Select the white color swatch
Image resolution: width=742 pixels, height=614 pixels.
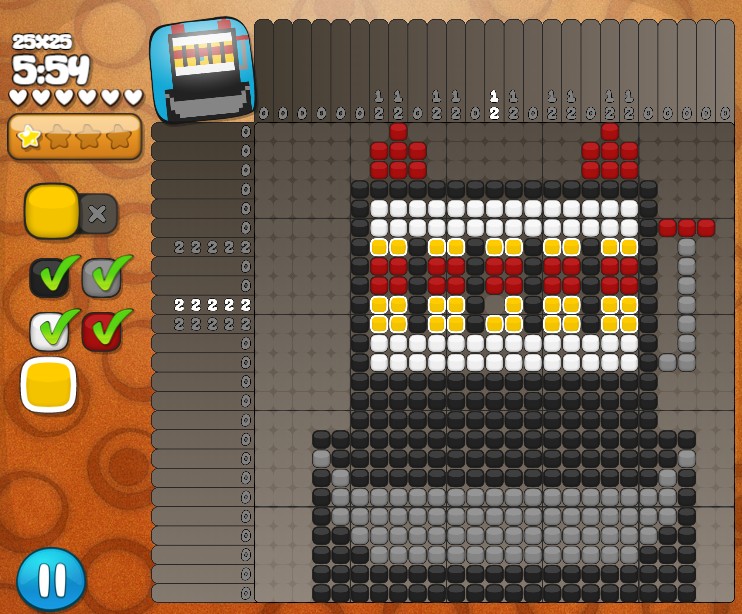(x=48, y=331)
